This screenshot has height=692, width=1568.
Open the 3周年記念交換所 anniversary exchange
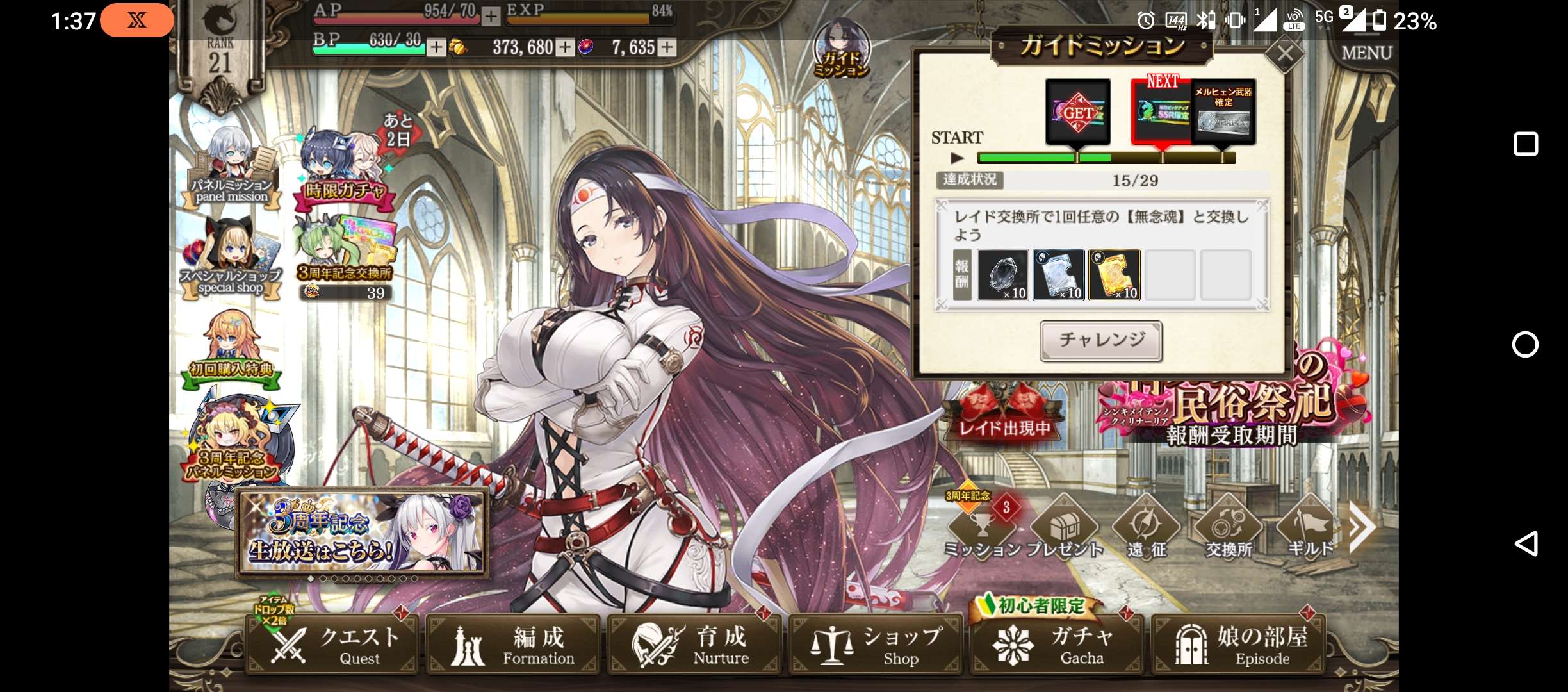(x=345, y=255)
